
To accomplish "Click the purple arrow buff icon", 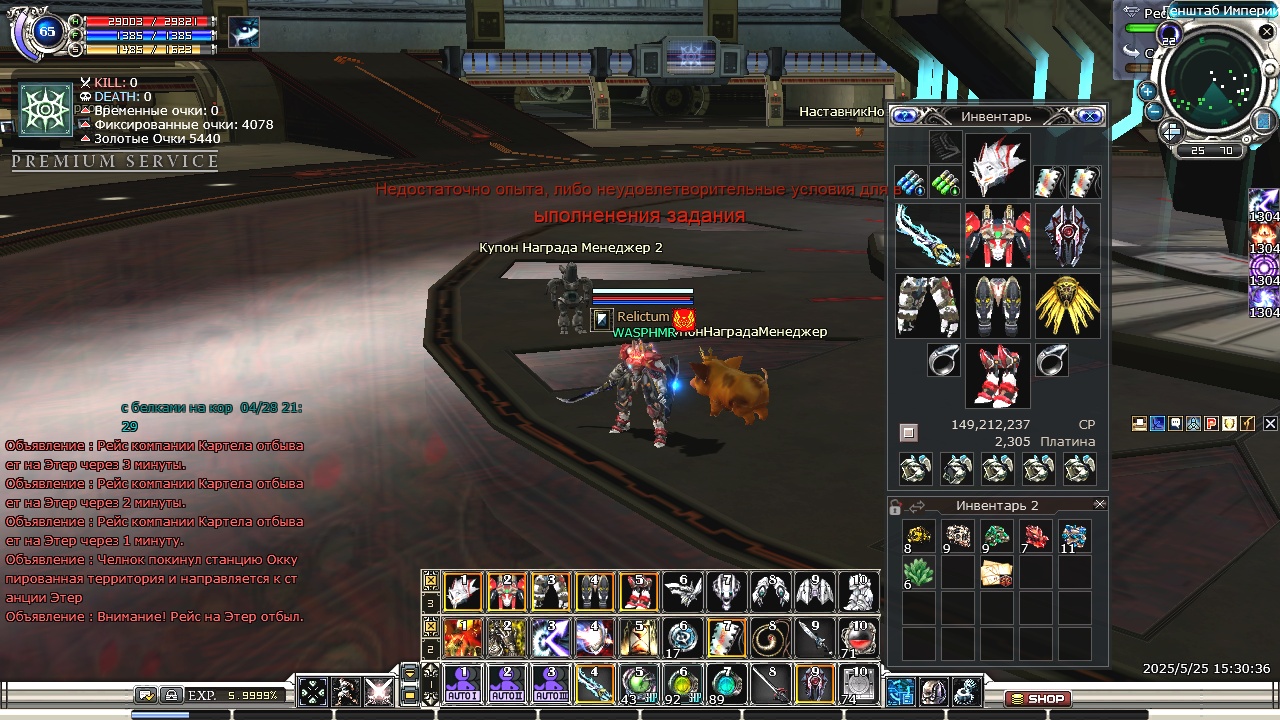I will (x=1265, y=200).
